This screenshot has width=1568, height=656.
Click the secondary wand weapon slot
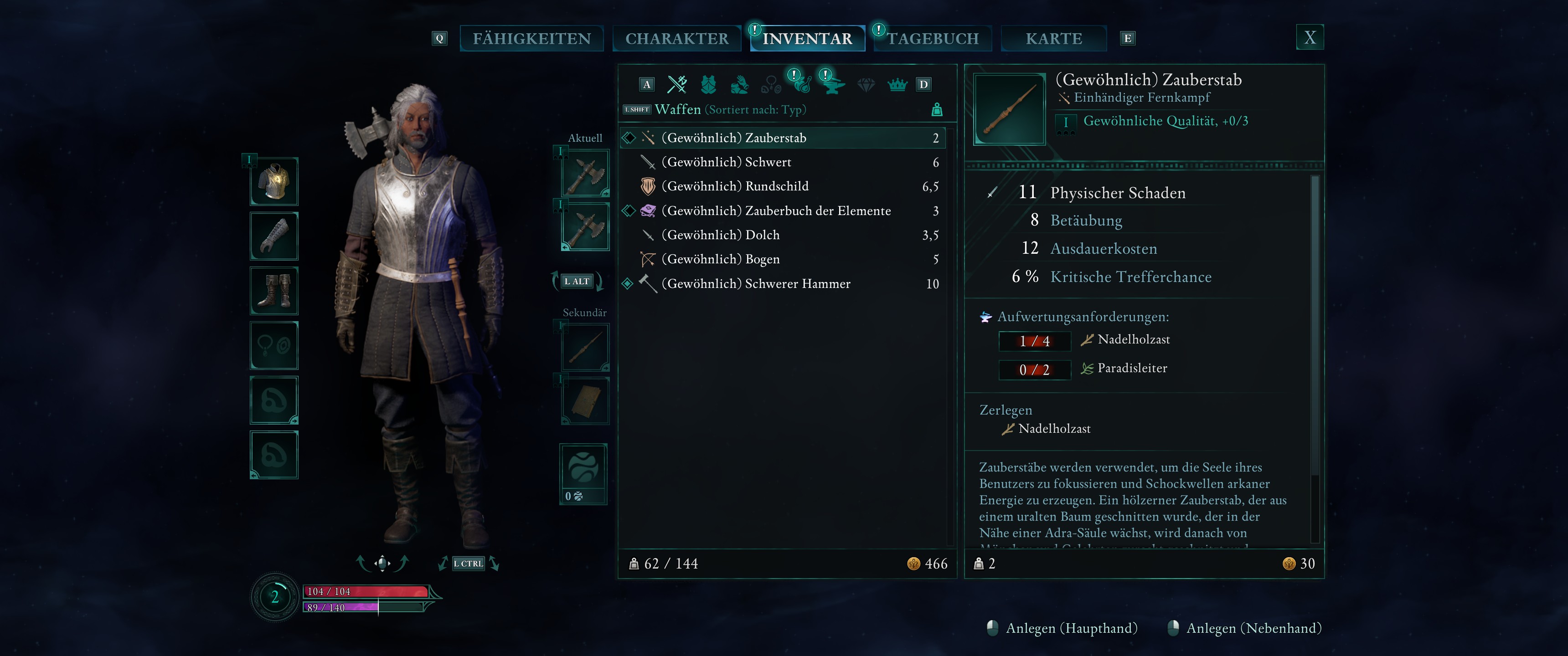(x=585, y=348)
